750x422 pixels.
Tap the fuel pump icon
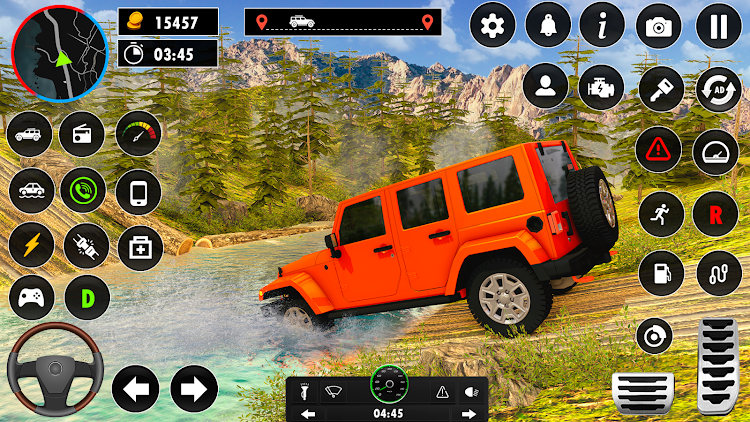[x=660, y=272]
